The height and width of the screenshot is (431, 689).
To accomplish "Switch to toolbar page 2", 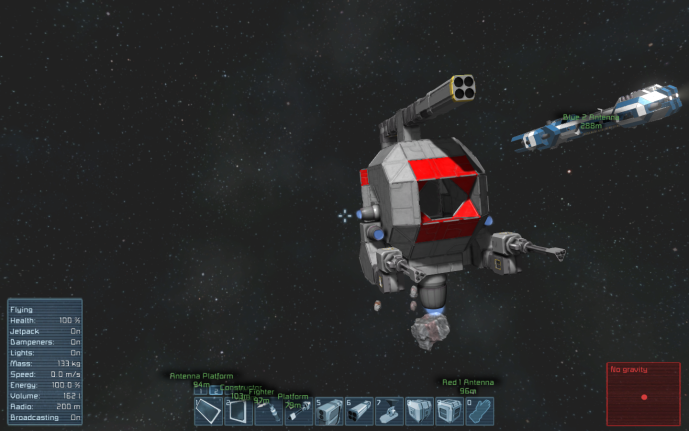I will pos(216,391).
